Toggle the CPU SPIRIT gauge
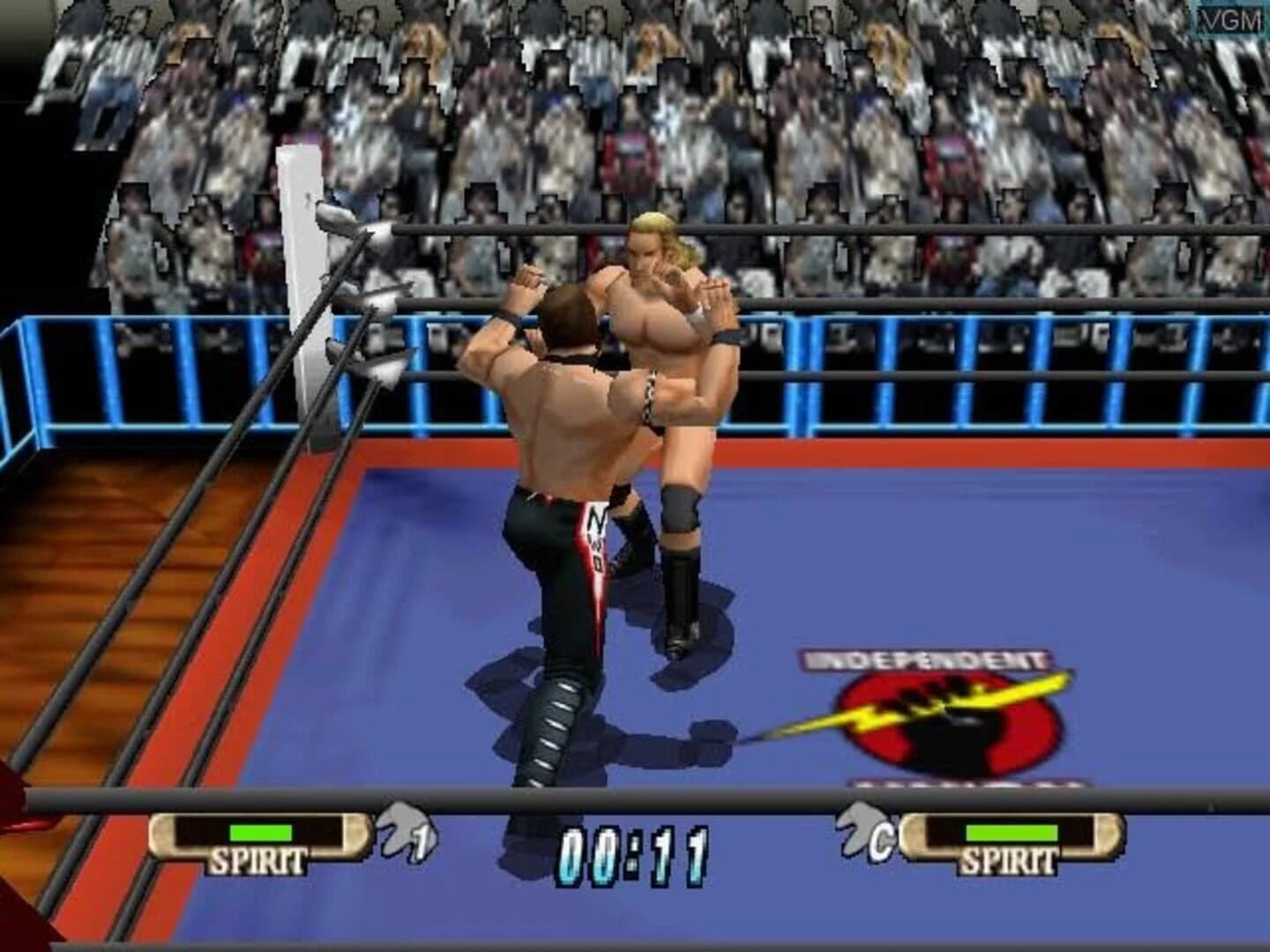The height and width of the screenshot is (952, 1270). coord(1008,837)
